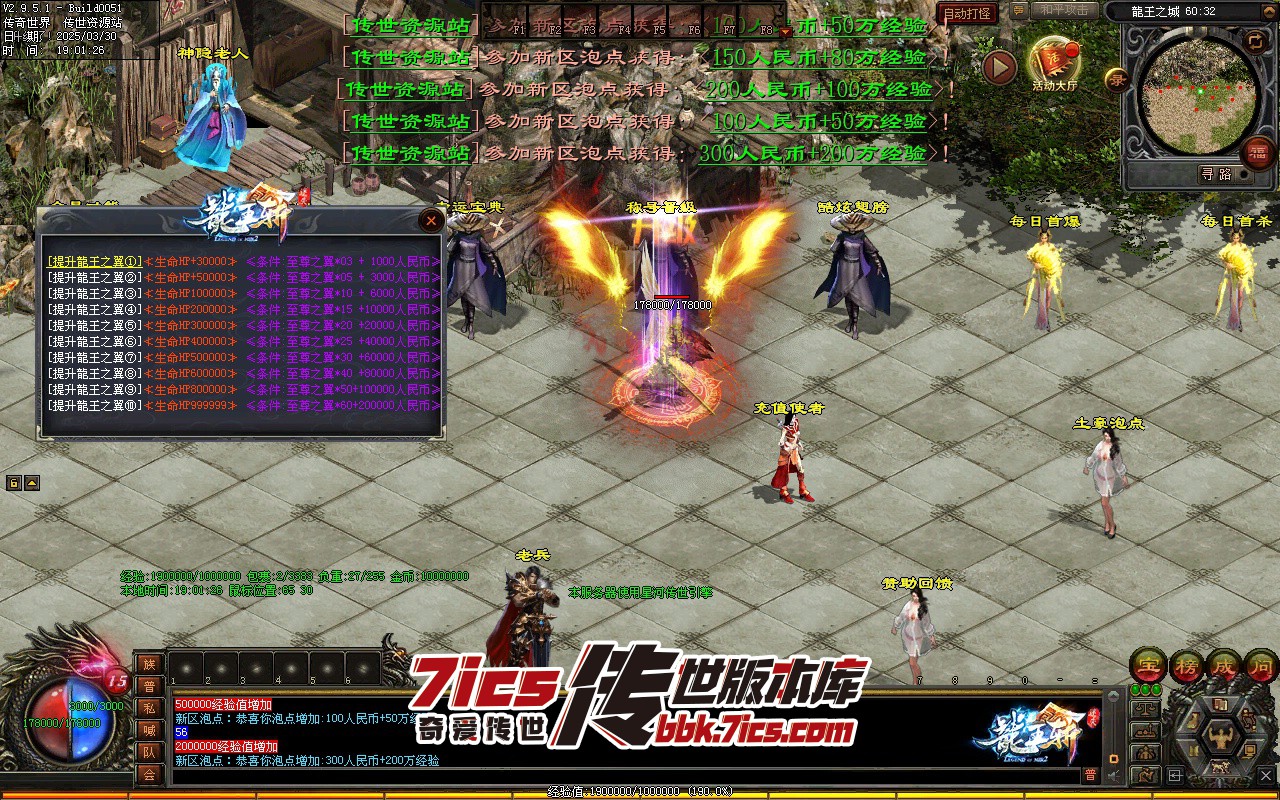Switch chat to 私 private channel
This screenshot has height=800, width=1280.
pos(149,707)
